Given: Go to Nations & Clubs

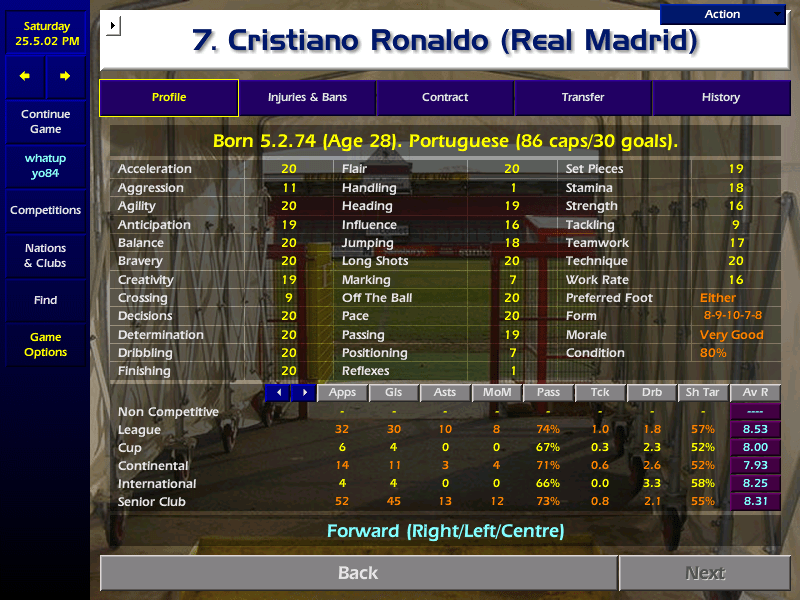Looking at the screenshot, I should tap(45, 256).
